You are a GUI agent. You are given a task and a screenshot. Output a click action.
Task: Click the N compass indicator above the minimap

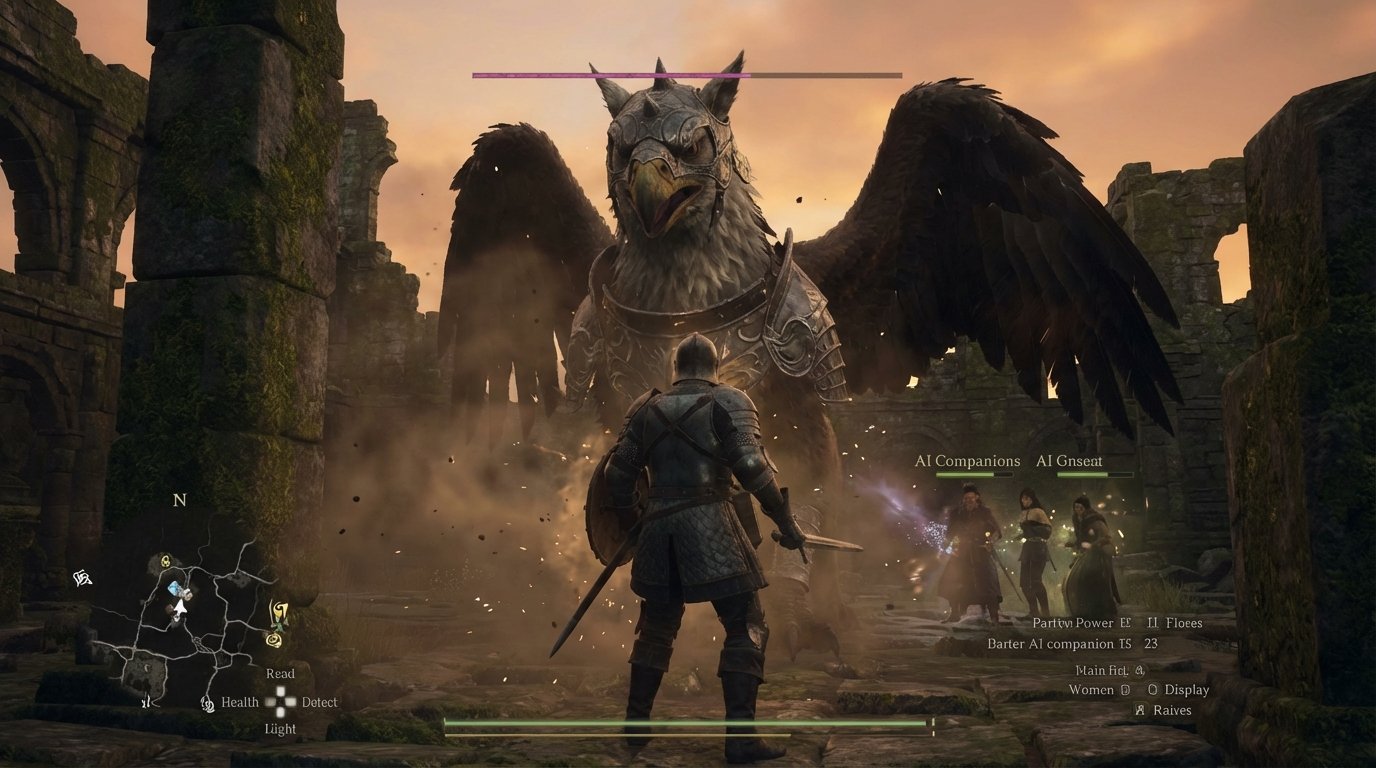(179, 499)
